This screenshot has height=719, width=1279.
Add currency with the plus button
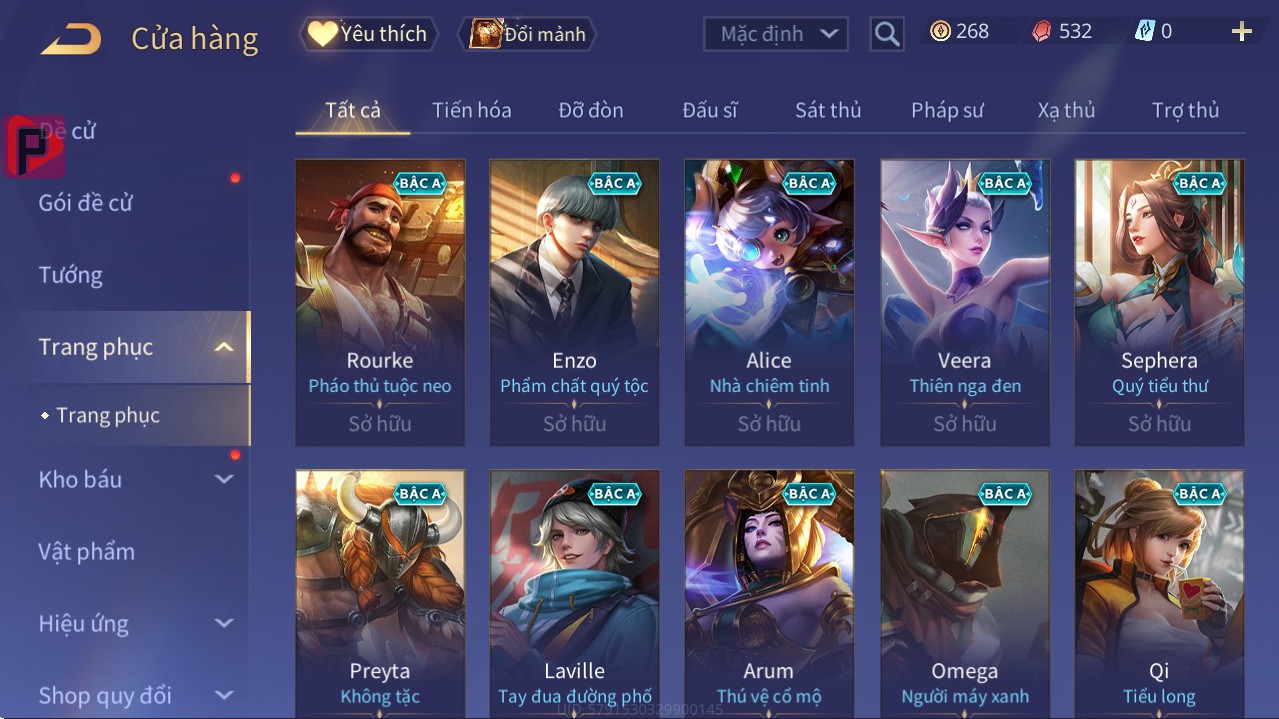tap(1242, 32)
